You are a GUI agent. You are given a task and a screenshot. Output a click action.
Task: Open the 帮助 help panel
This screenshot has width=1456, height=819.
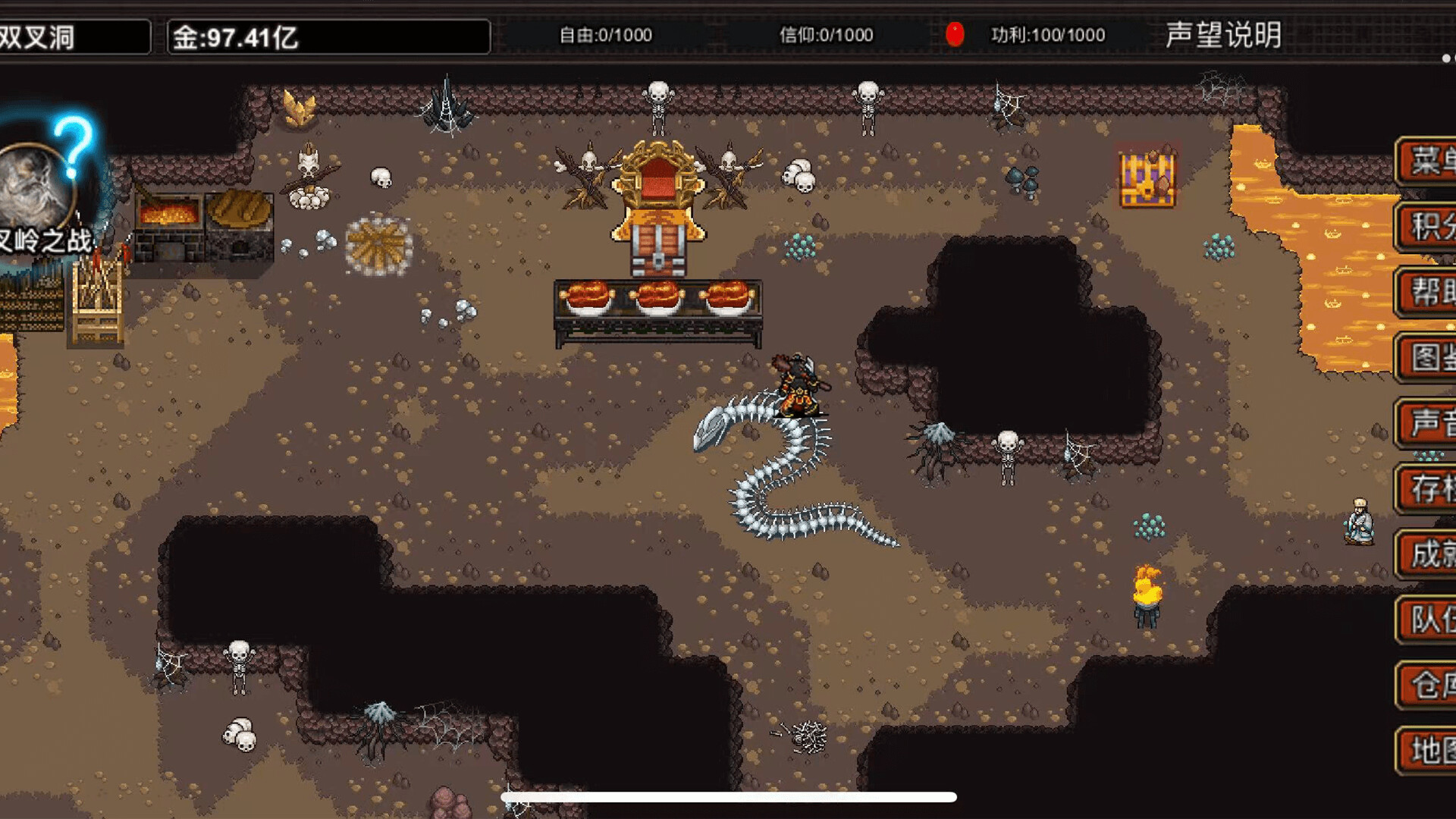tap(1433, 290)
